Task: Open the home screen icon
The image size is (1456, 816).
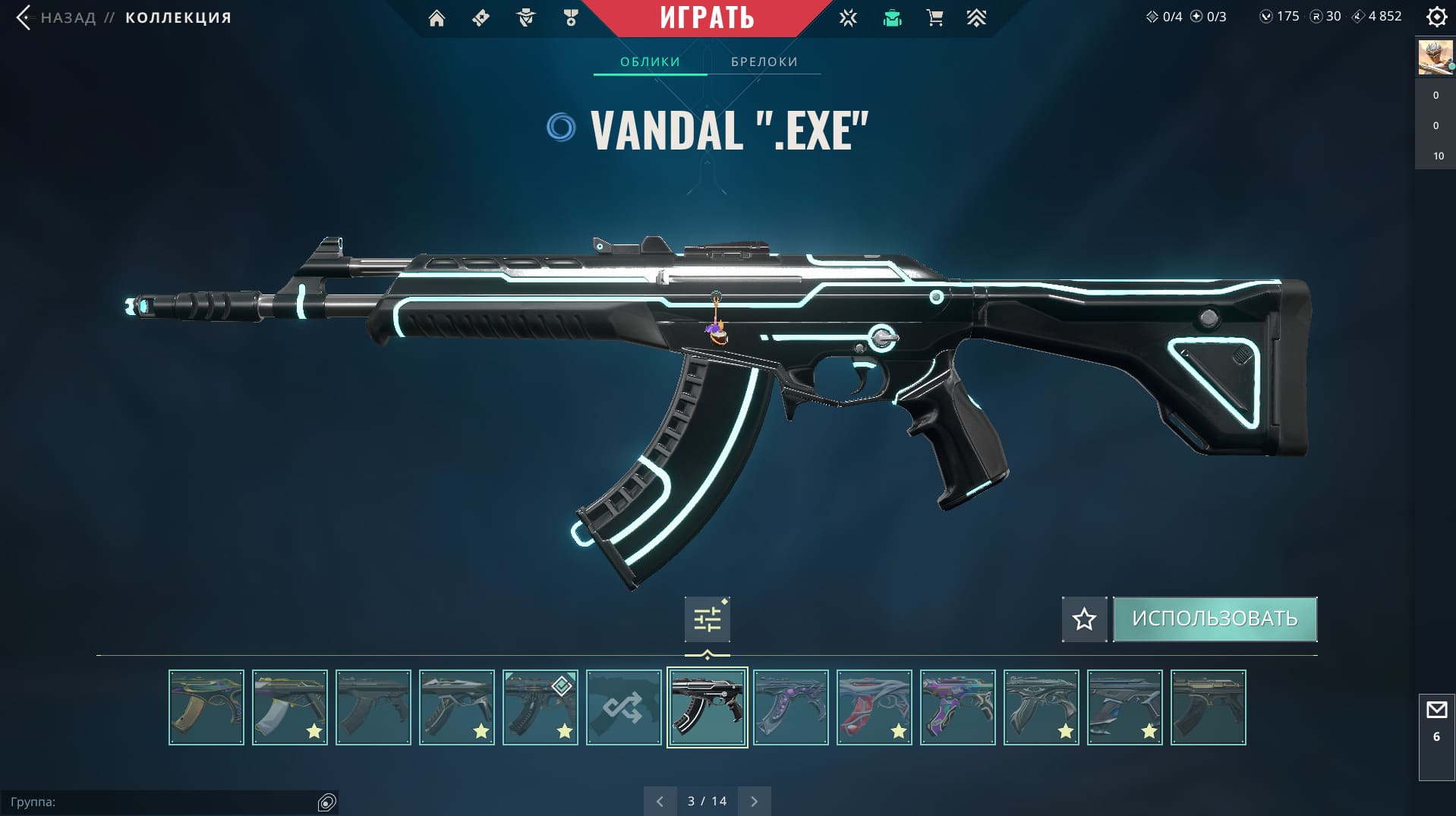Action: pos(436,18)
